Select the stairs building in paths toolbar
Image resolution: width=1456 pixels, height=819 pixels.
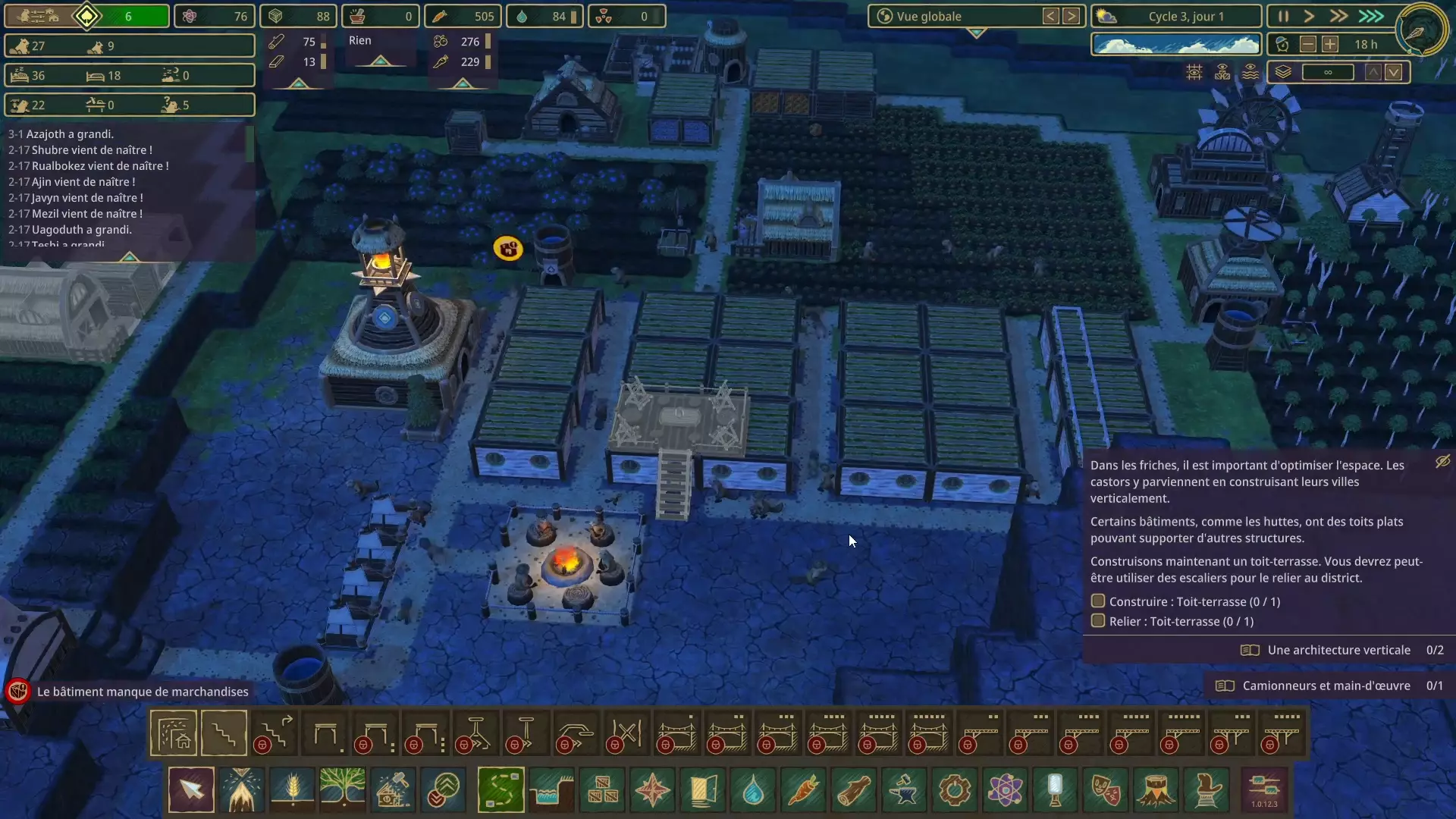click(x=224, y=733)
